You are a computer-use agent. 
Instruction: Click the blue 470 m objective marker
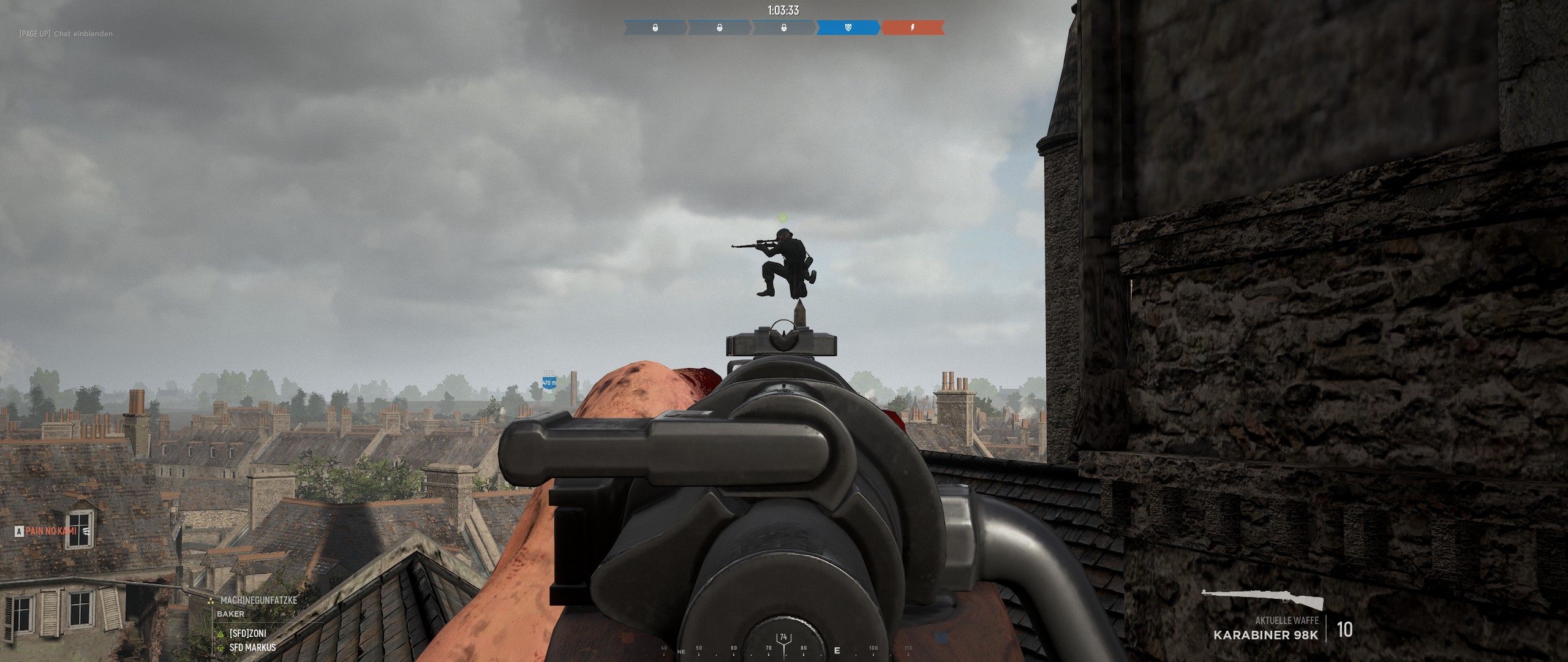click(549, 382)
